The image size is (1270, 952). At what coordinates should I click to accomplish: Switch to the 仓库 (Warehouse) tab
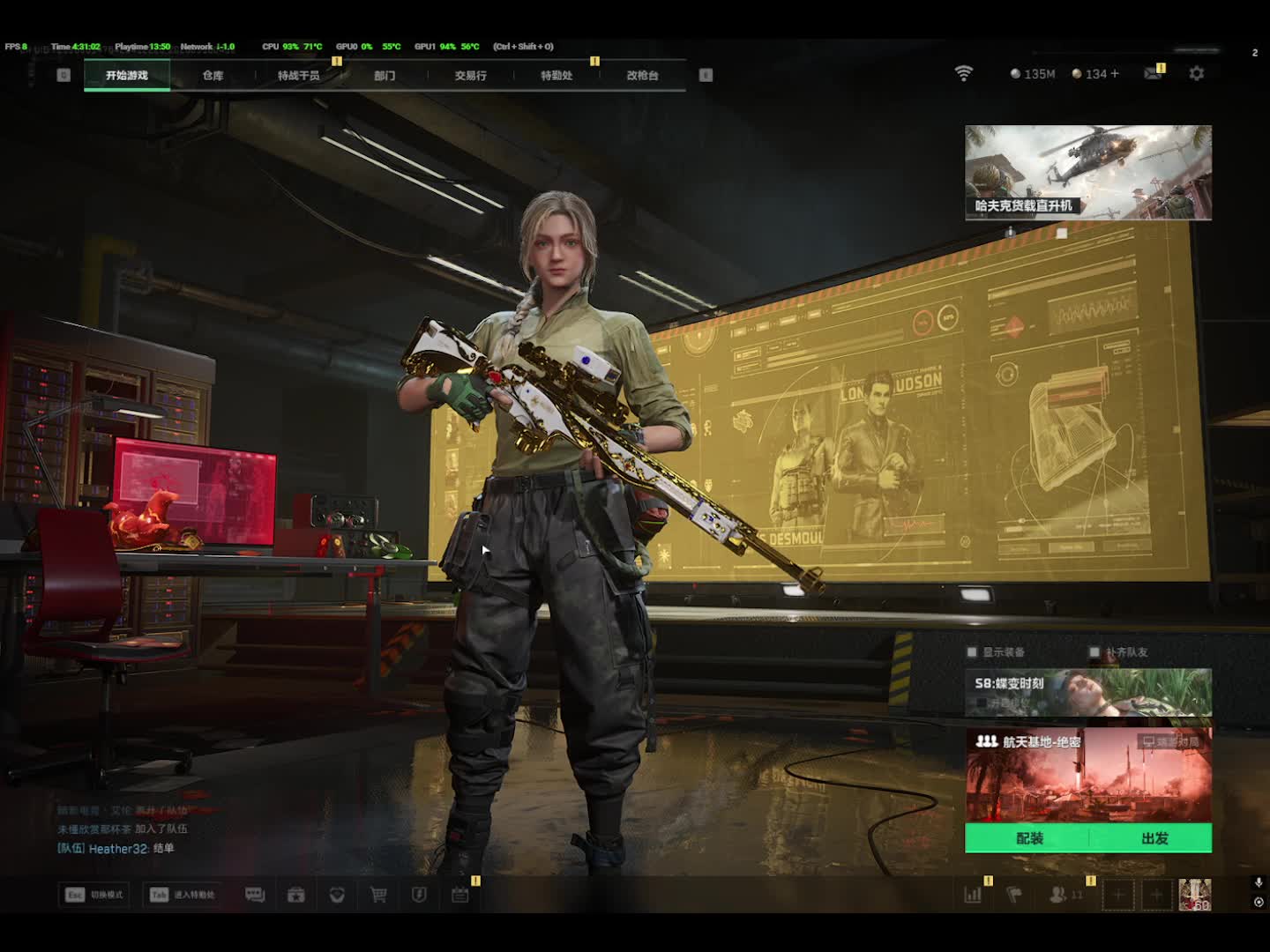[x=213, y=76]
